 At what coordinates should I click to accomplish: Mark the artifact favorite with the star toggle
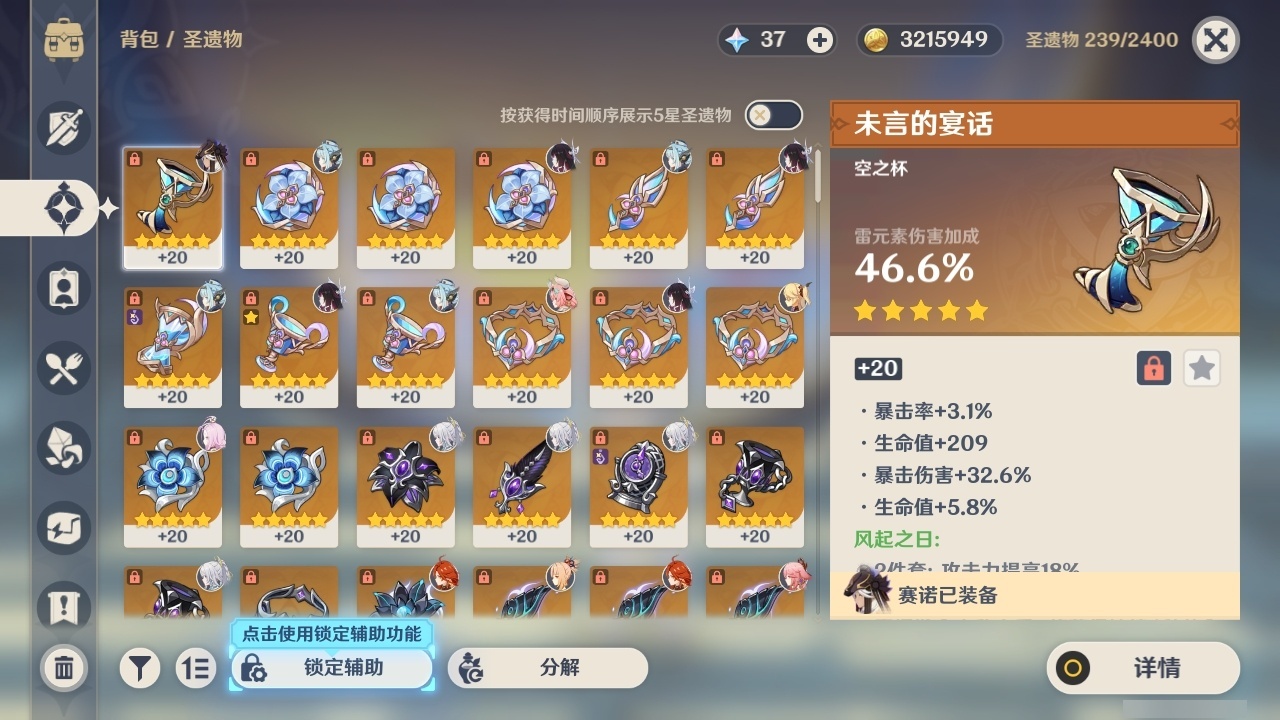pos(1201,368)
